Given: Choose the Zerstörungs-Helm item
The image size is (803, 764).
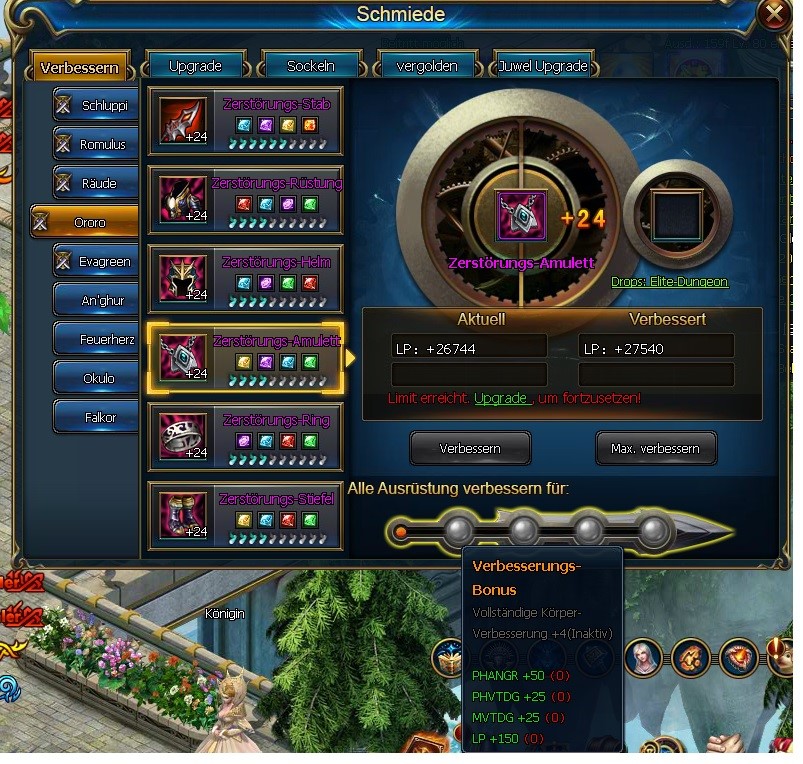Looking at the screenshot, I should [x=245, y=279].
